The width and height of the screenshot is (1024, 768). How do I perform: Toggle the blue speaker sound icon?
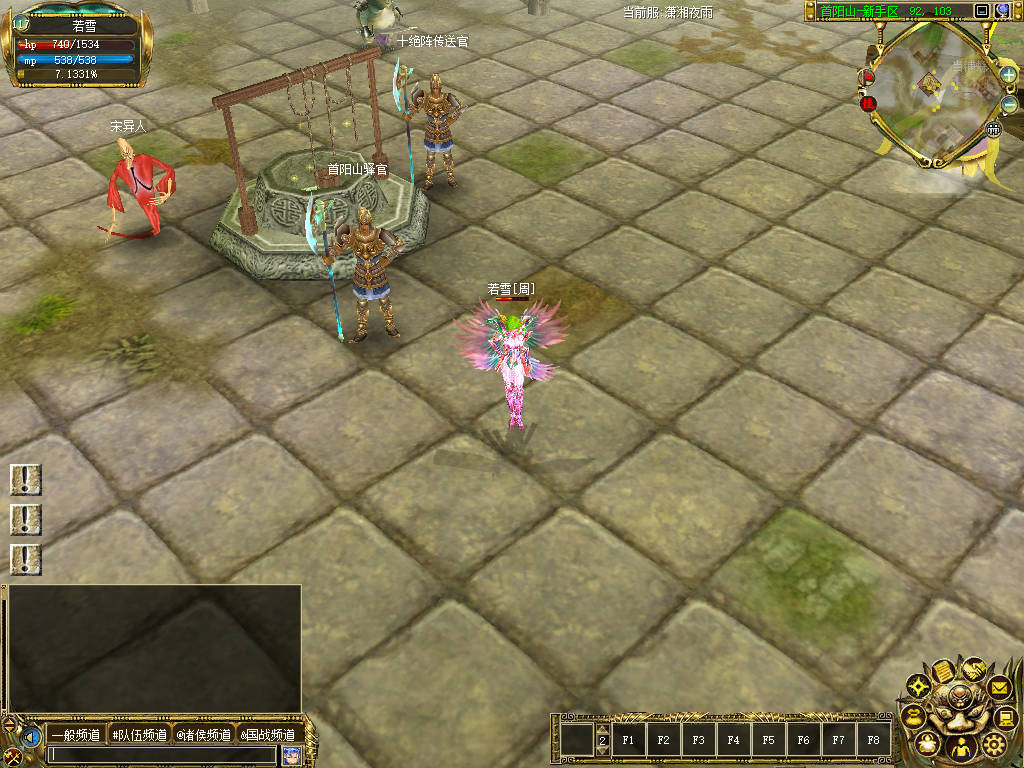click(x=32, y=737)
